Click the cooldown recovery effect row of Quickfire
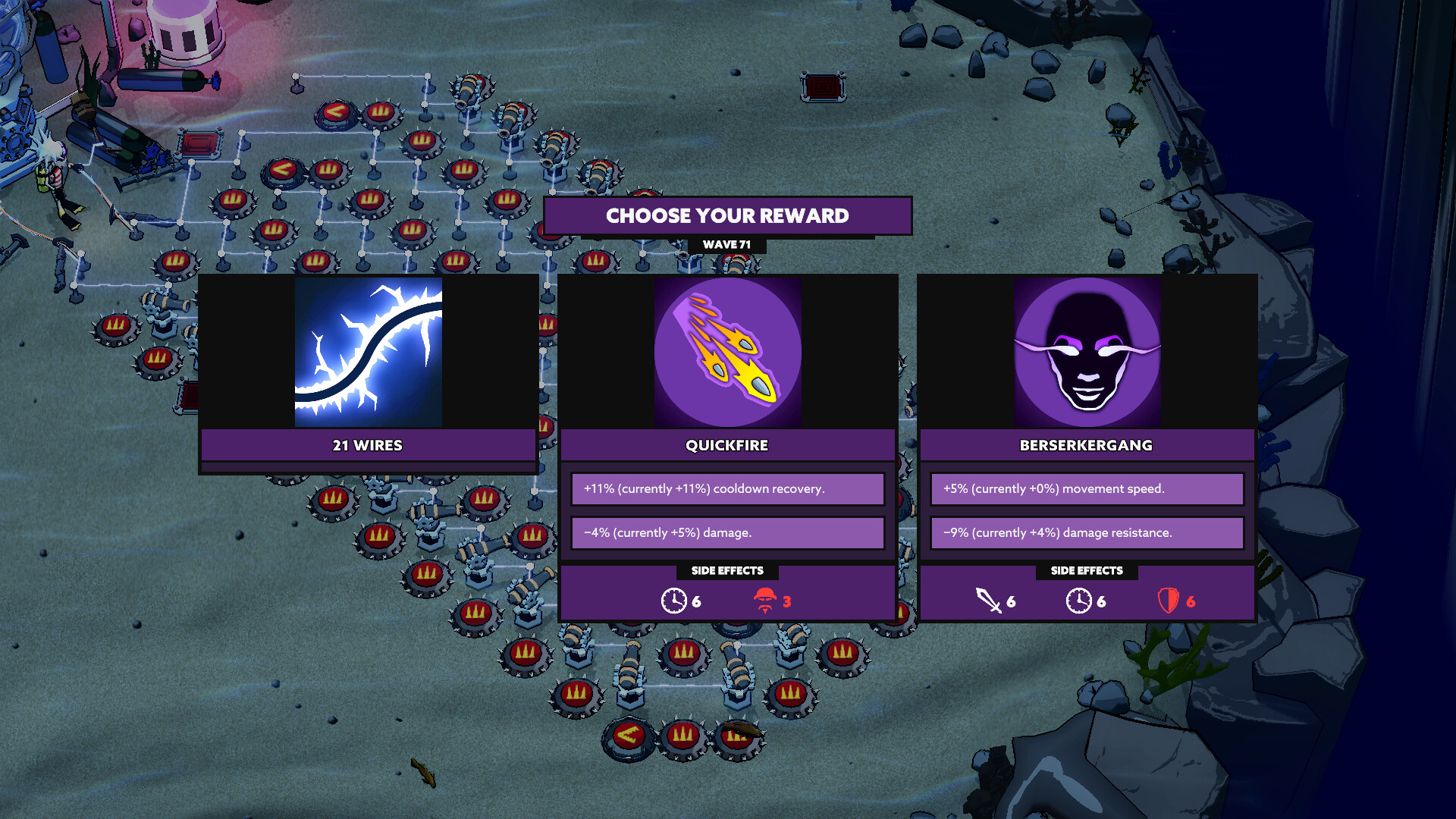Viewport: 1456px width, 819px height. (727, 488)
